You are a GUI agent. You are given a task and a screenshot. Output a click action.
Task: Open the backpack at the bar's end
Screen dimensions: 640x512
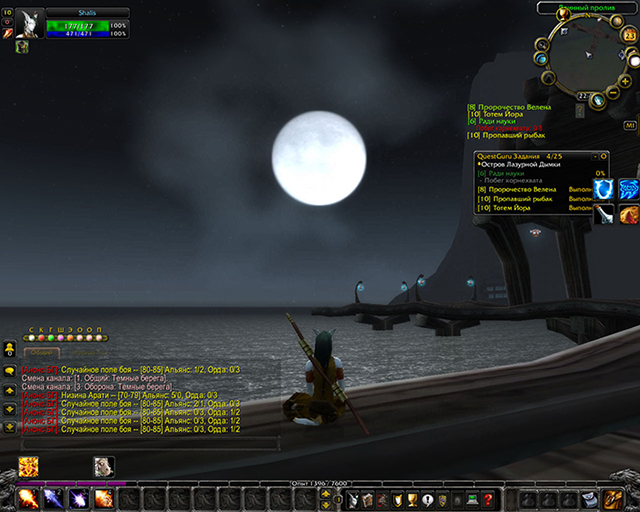pyautogui.click(x=611, y=497)
